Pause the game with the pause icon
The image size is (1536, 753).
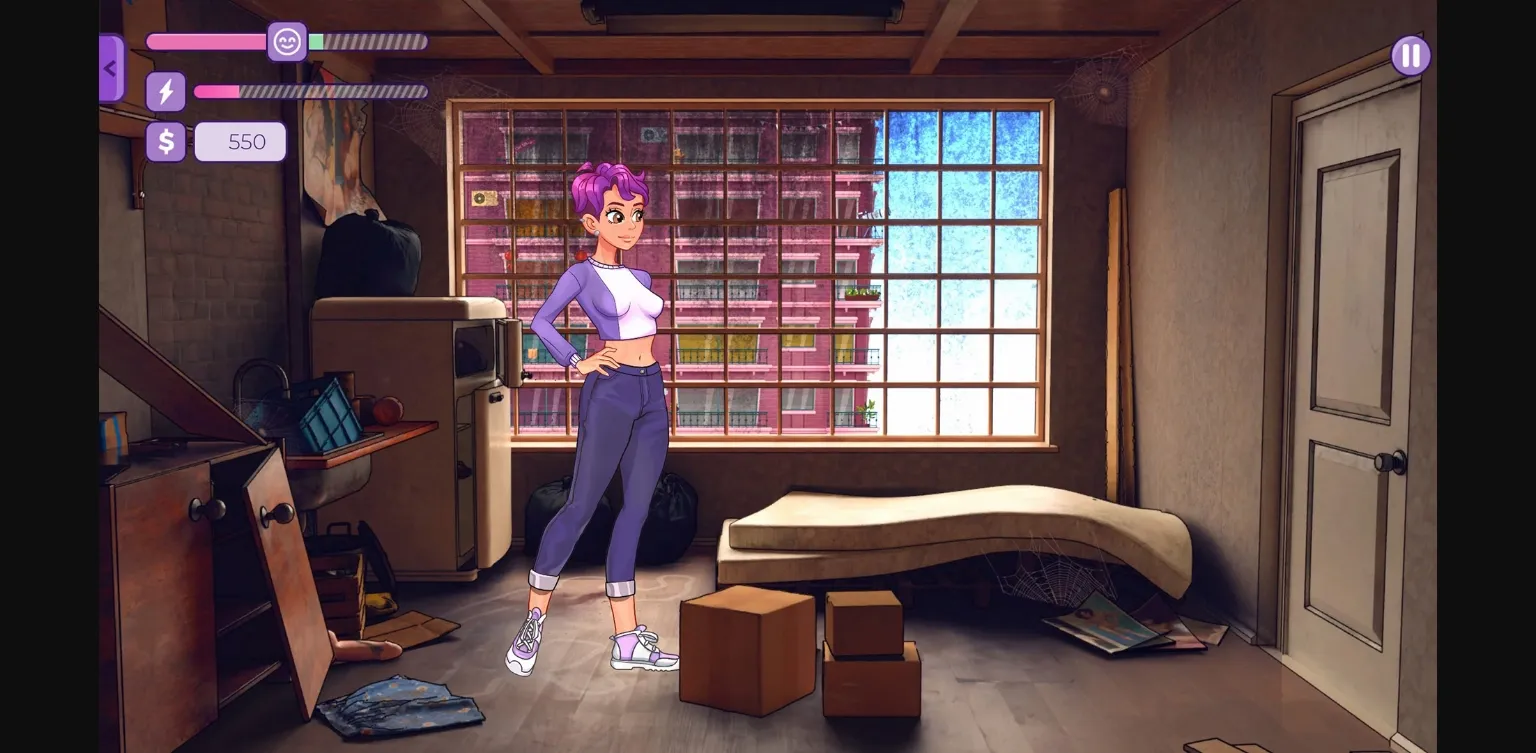(1410, 55)
